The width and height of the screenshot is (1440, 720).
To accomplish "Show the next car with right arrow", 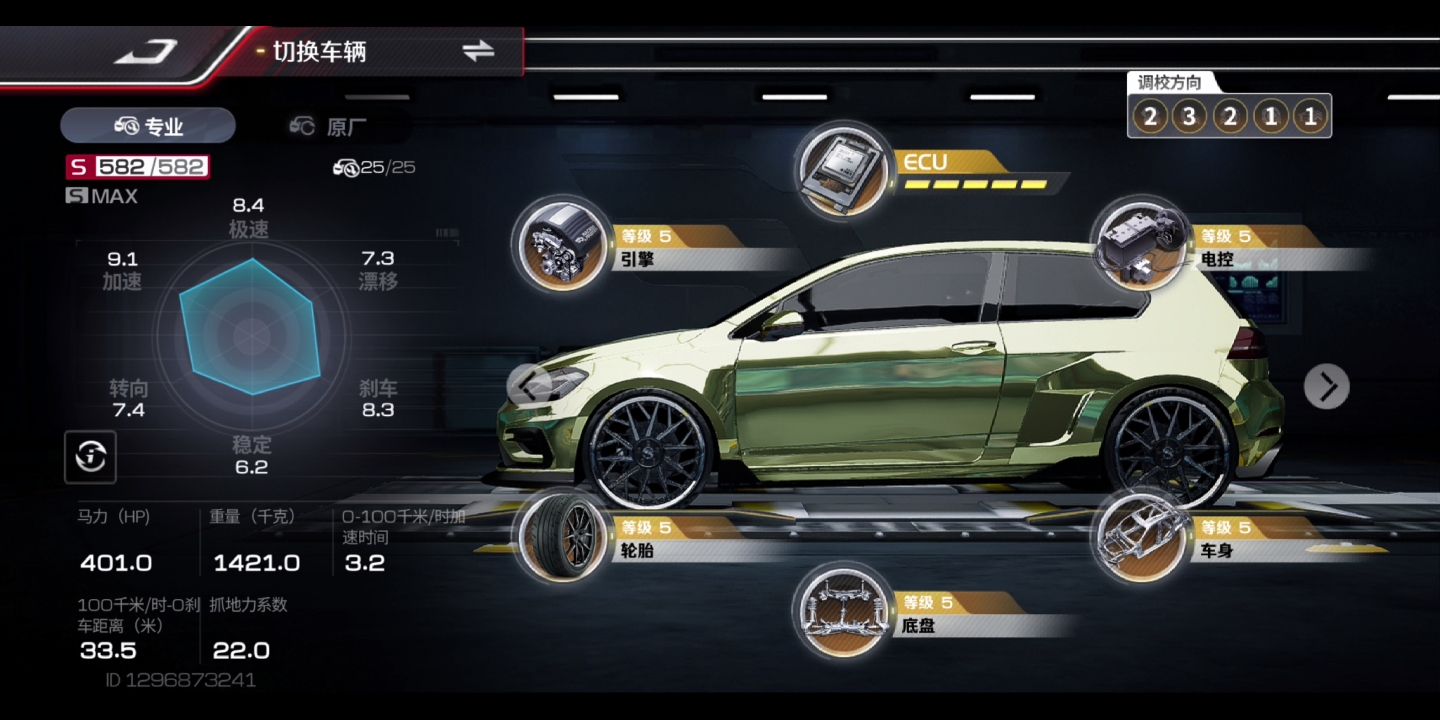I will (1327, 387).
